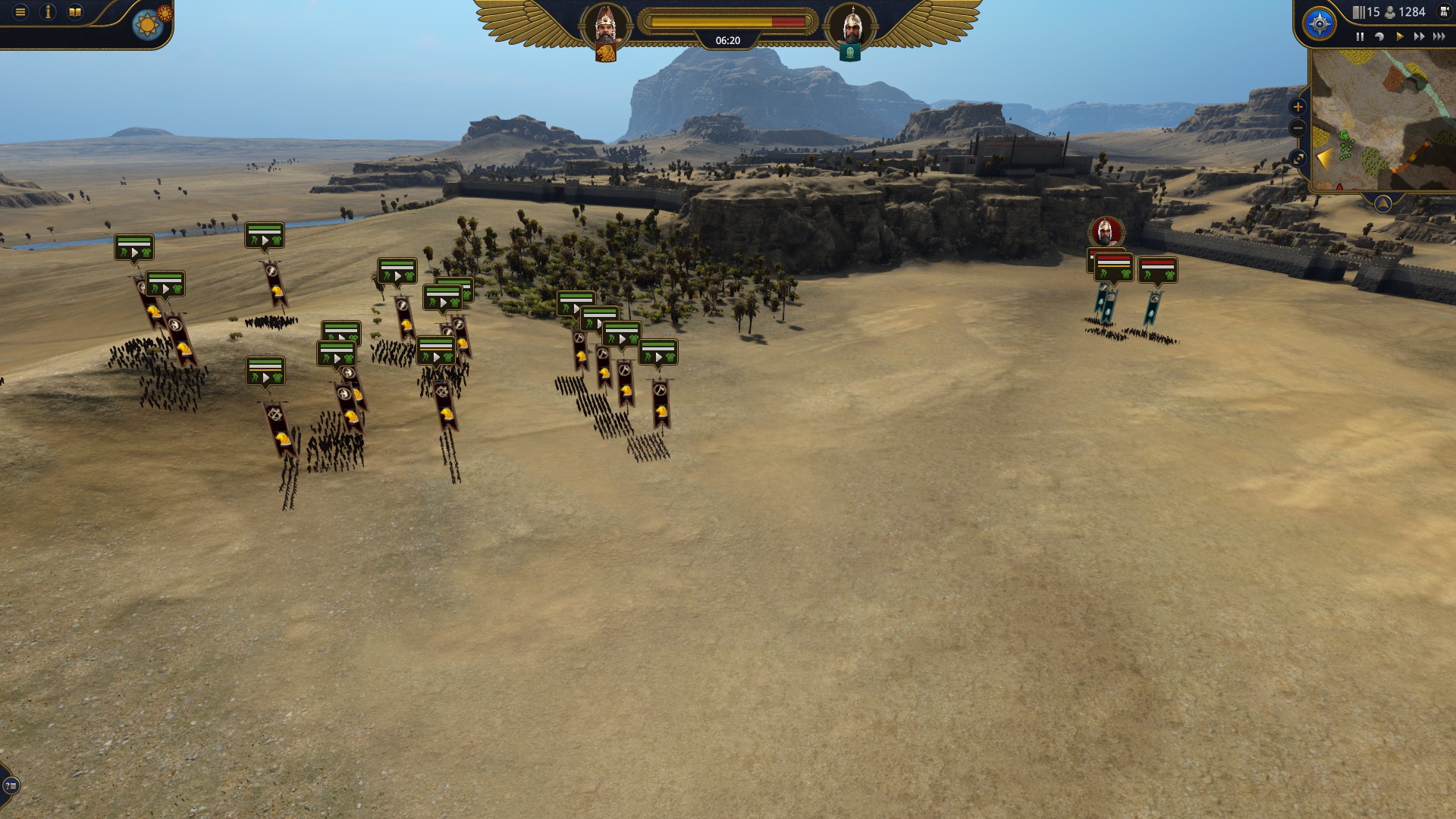Open the encyclopedia book icon
1456x819 pixels.
click(74, 11)
